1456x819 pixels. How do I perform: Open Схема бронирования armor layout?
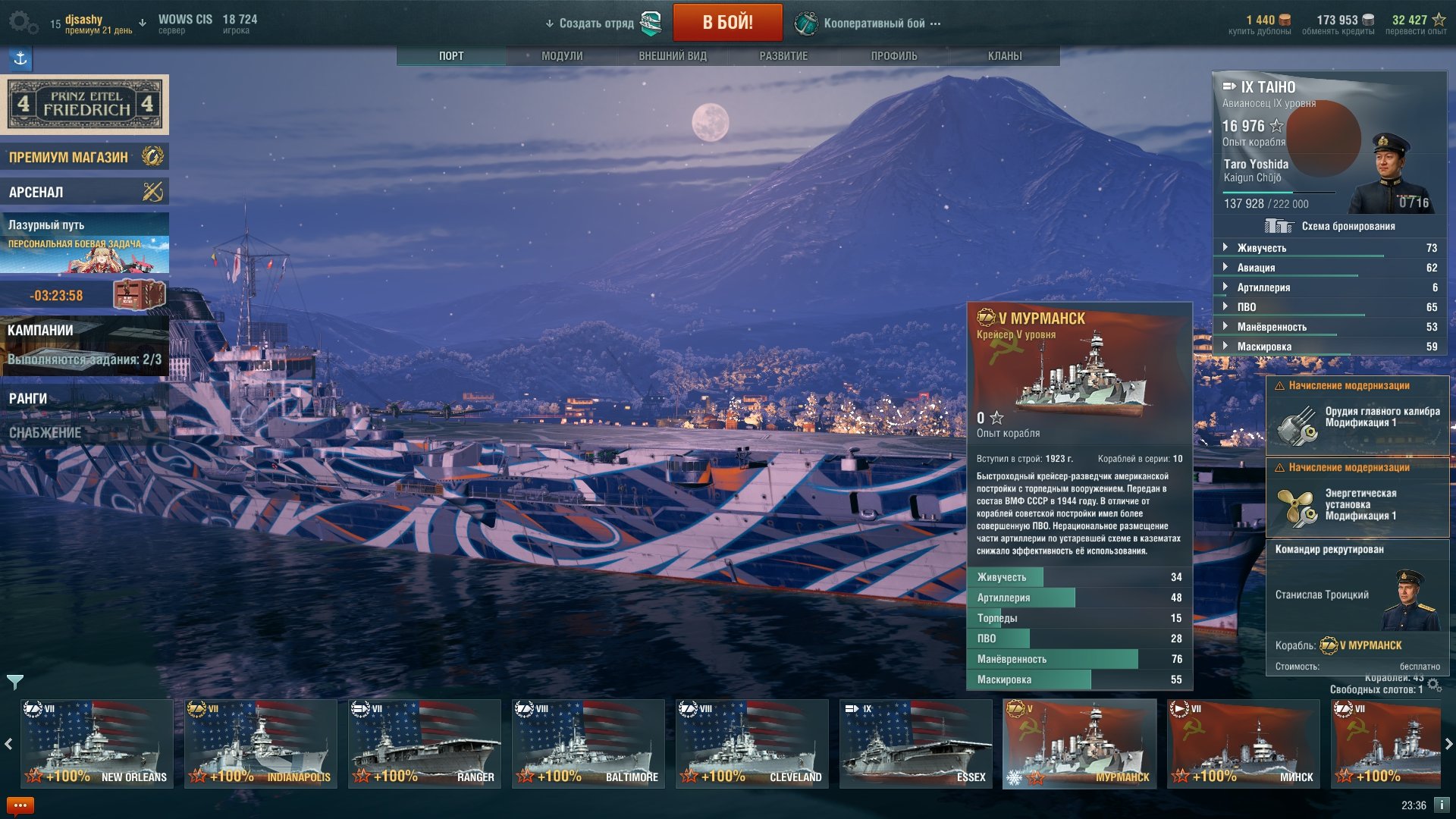tap(1331, 226)
